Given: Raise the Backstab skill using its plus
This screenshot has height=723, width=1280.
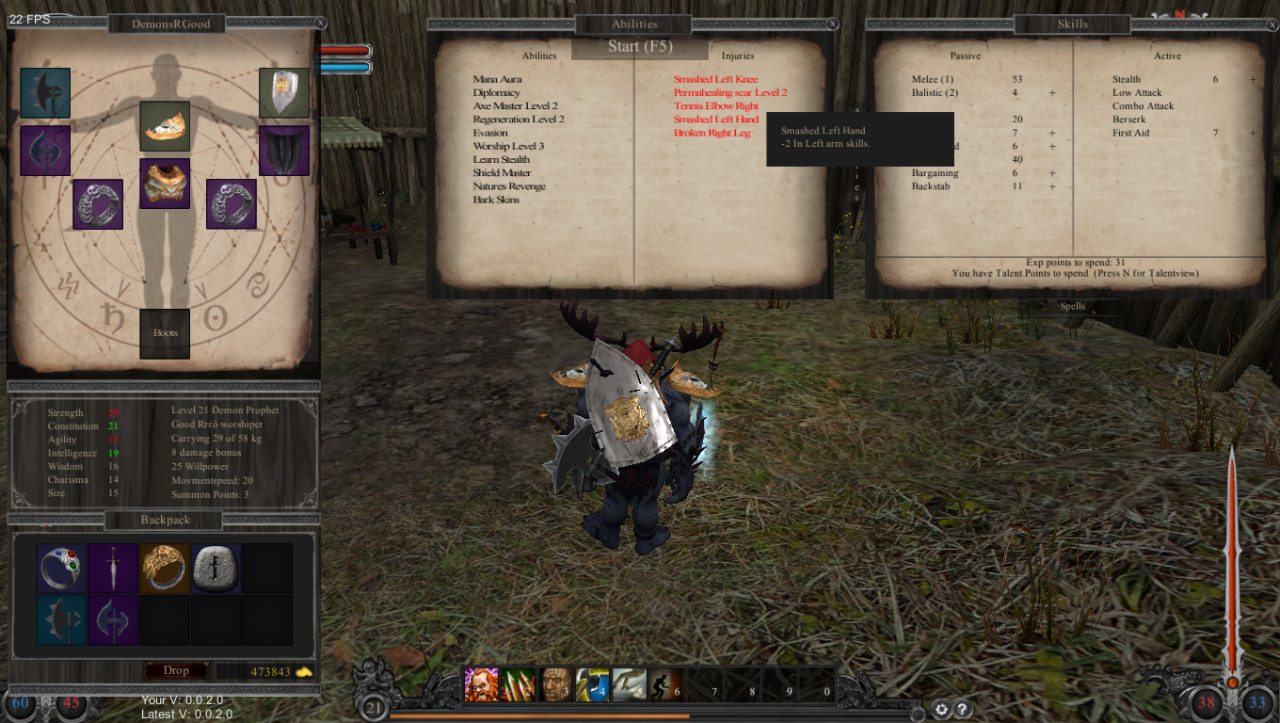Looking at the screenshot, I should coord(1052,186).
